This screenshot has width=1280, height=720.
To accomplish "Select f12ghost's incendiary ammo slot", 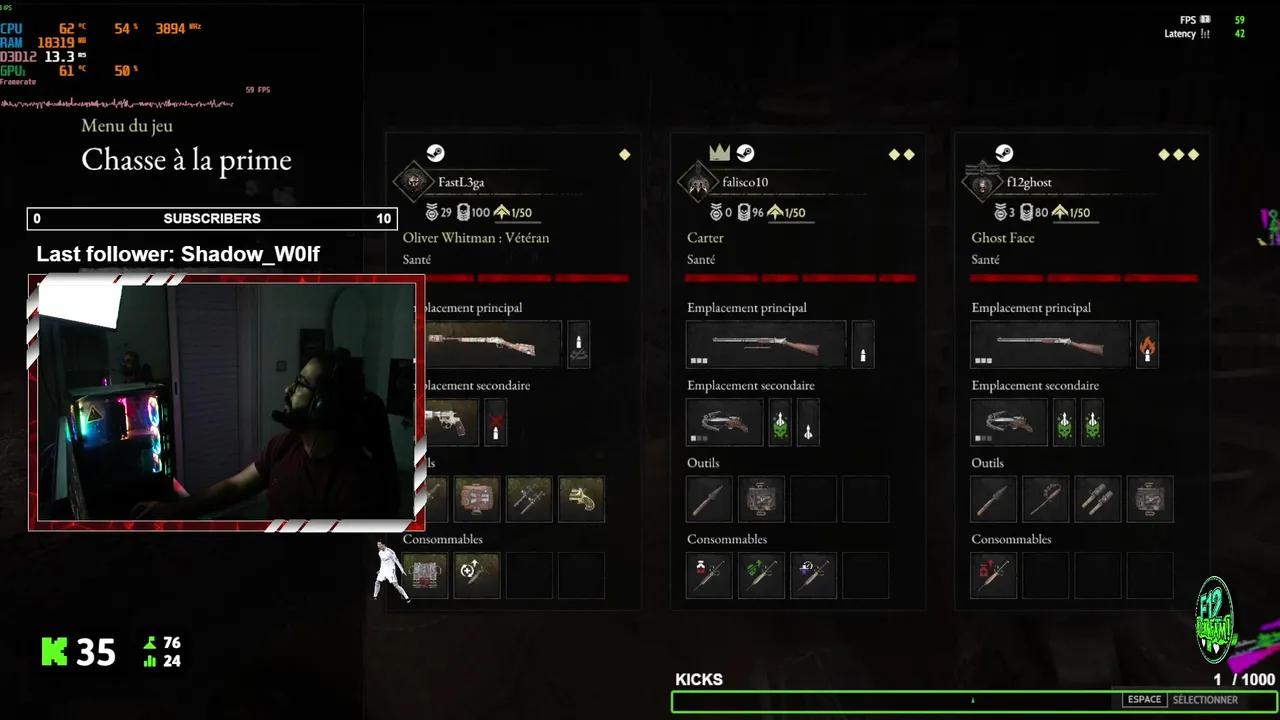I will [1147, 344].
